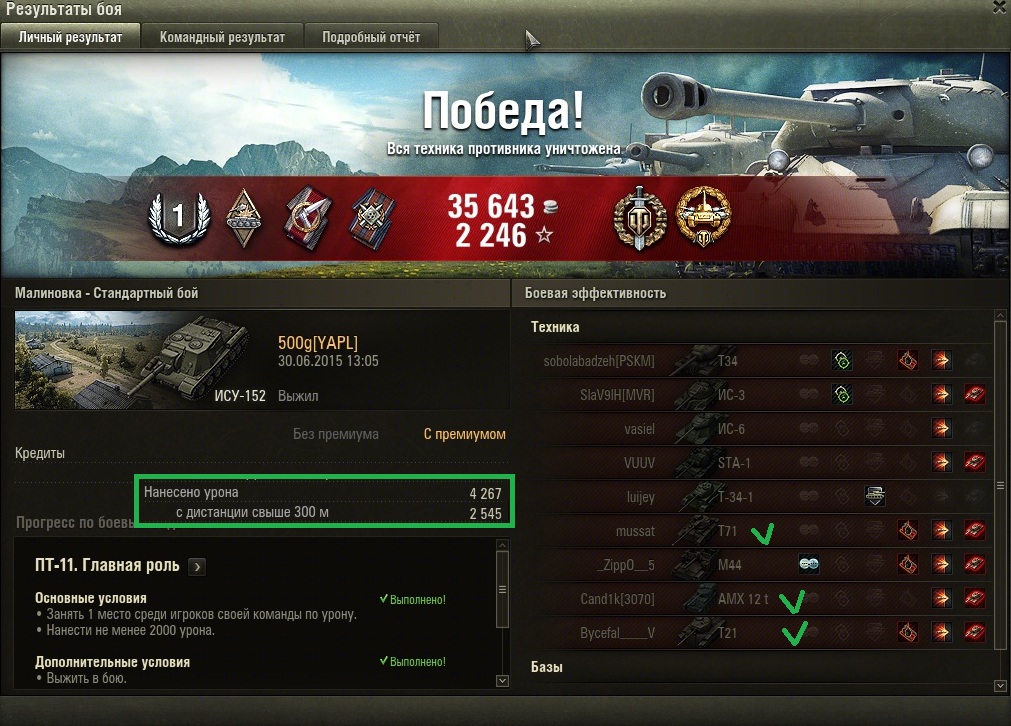Close the battle results window

click(x=1000, y=6)
